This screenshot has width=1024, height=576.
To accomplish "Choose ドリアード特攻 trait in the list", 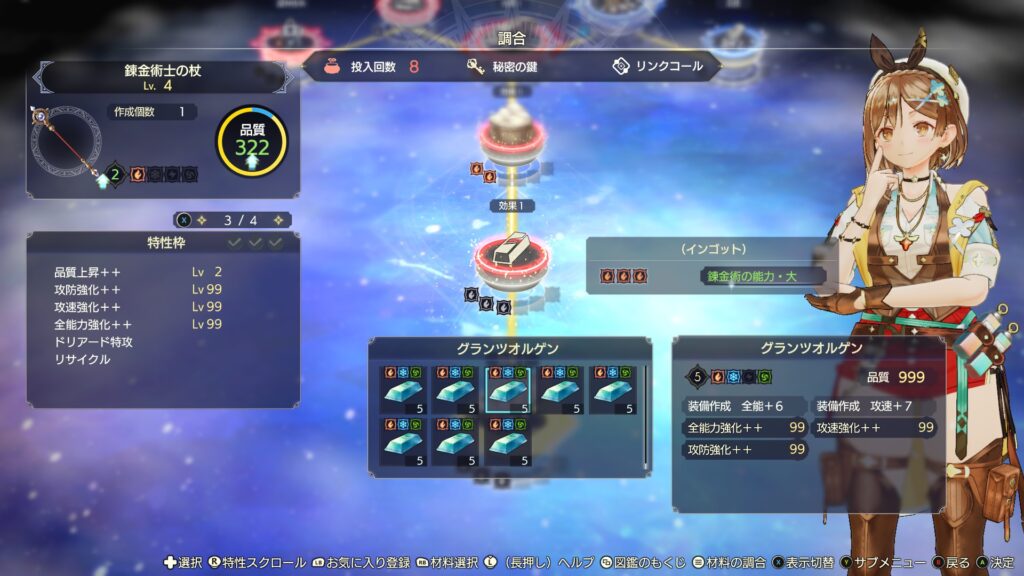I will point(95,342).
